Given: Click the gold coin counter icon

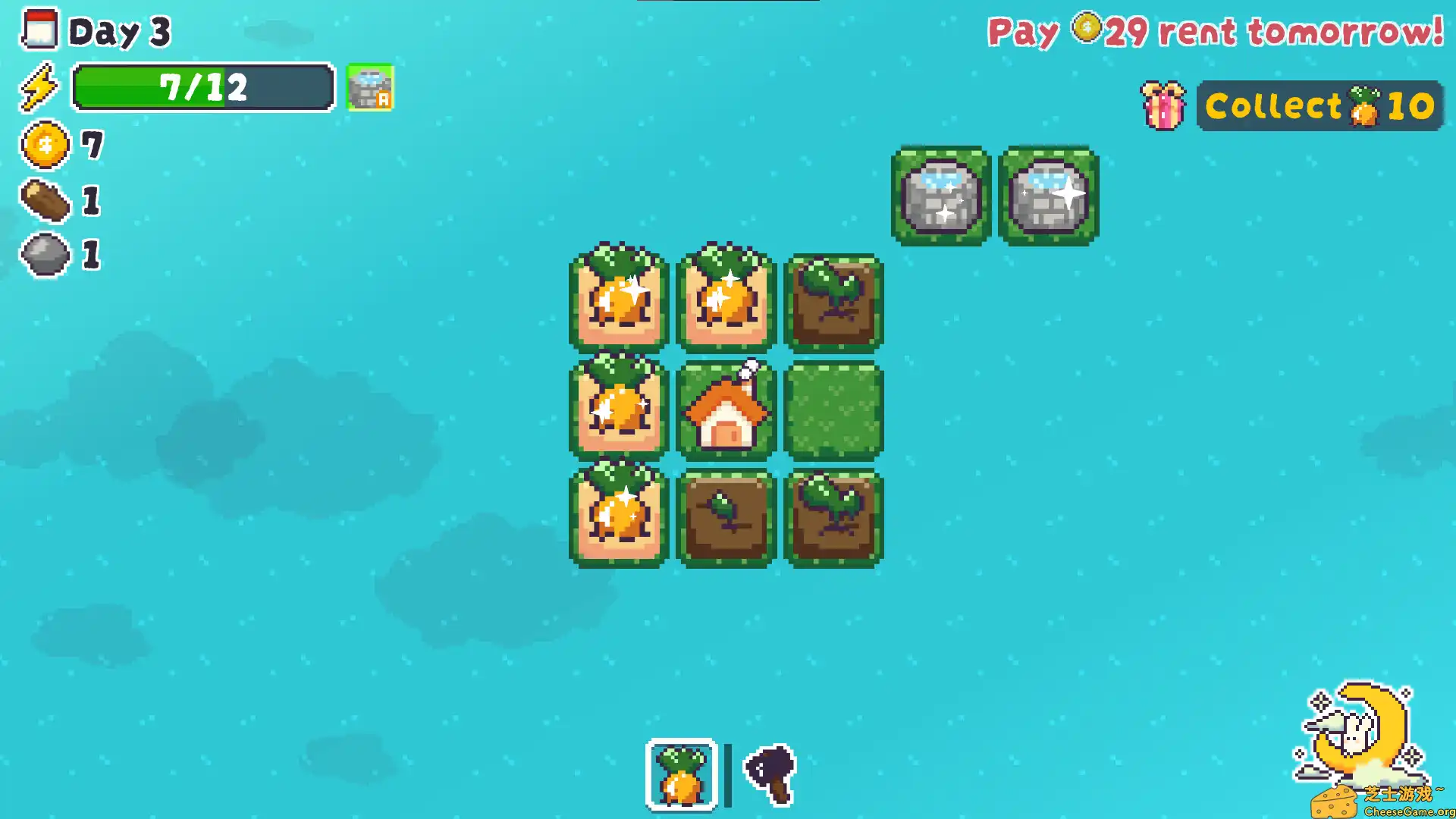Looking at the screenshot, I should pos(43,144).
